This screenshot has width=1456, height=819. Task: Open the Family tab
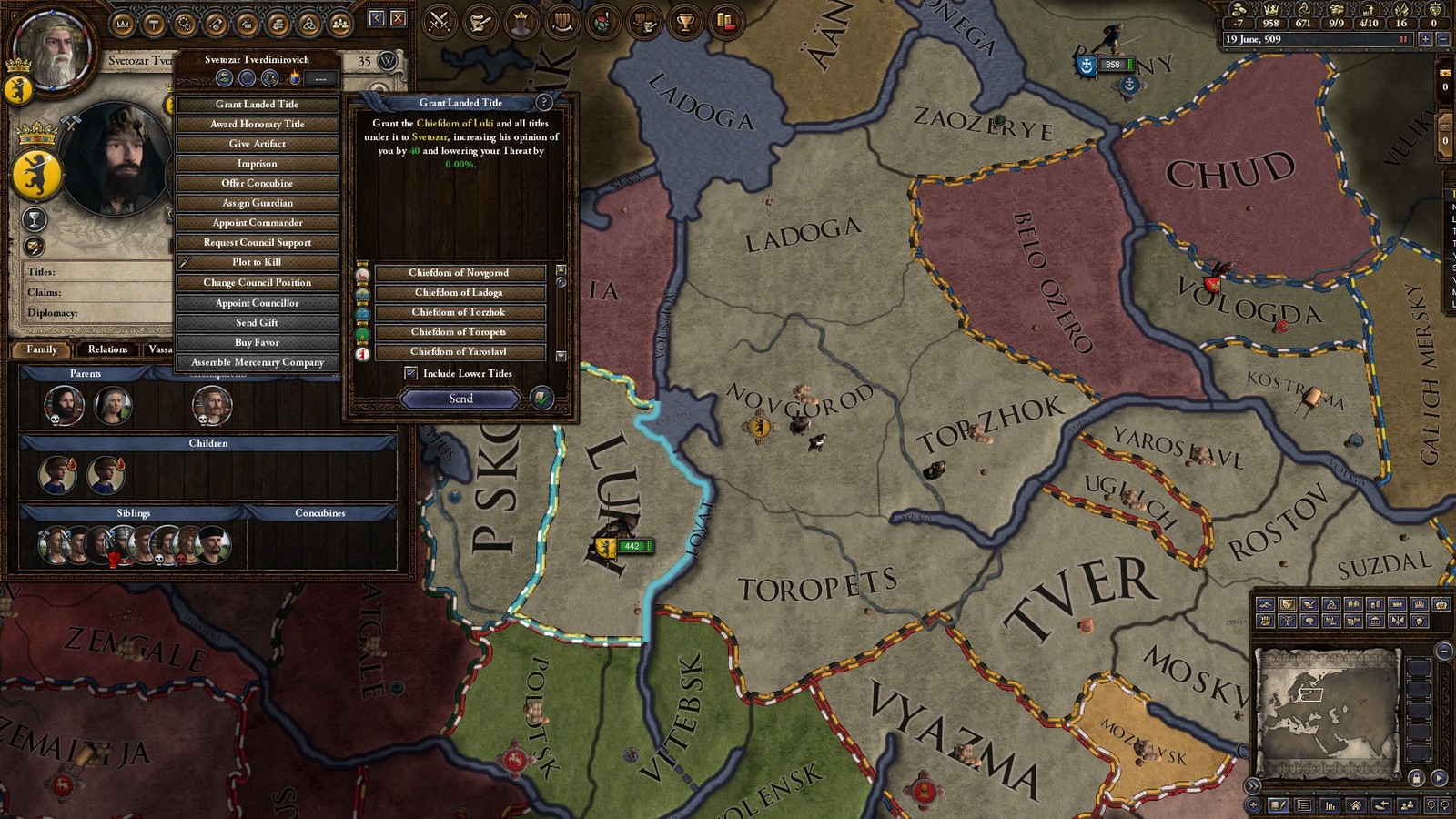coord(42,349)
